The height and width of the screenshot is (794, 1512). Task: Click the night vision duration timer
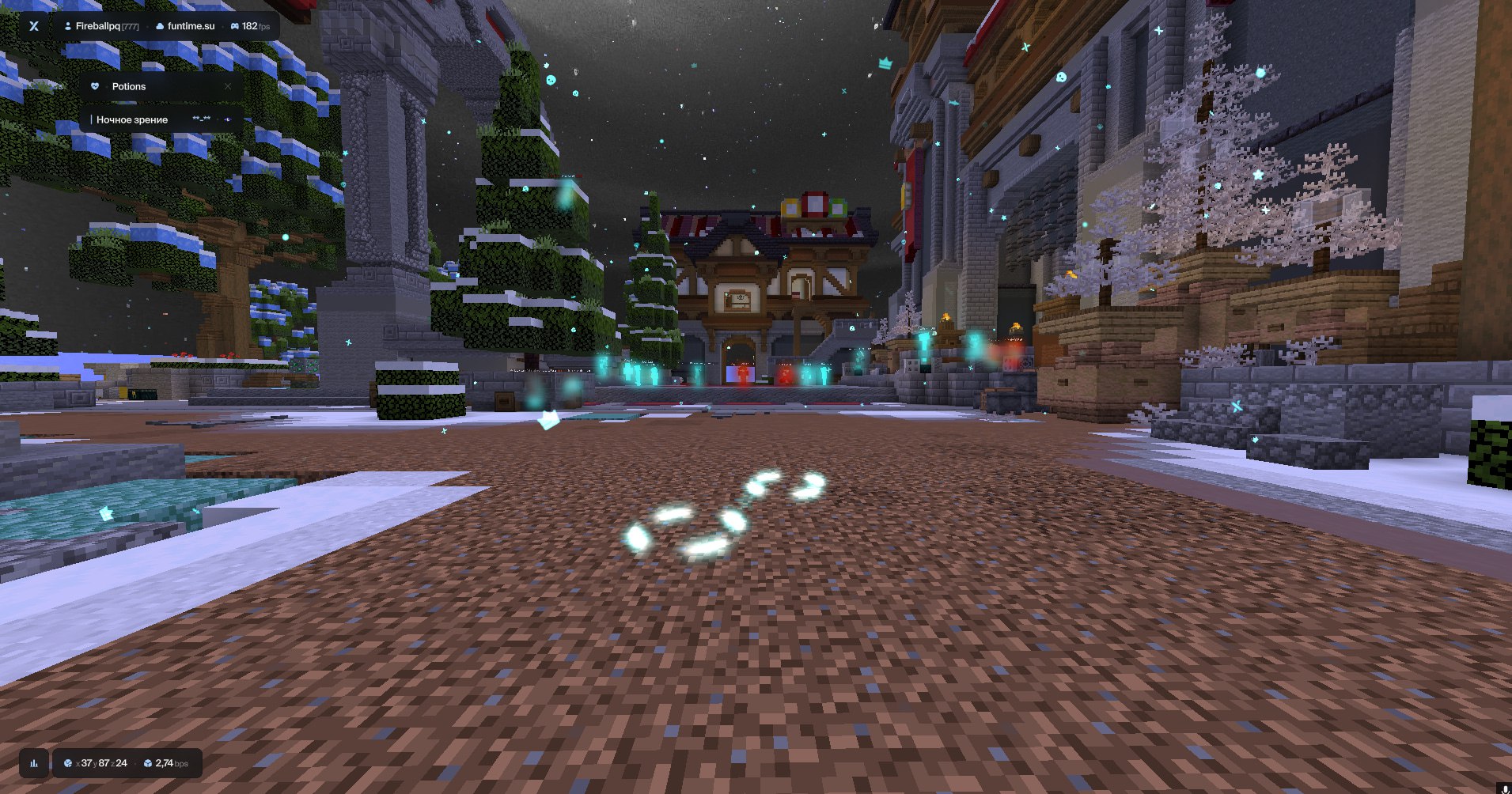pos(201,119)
